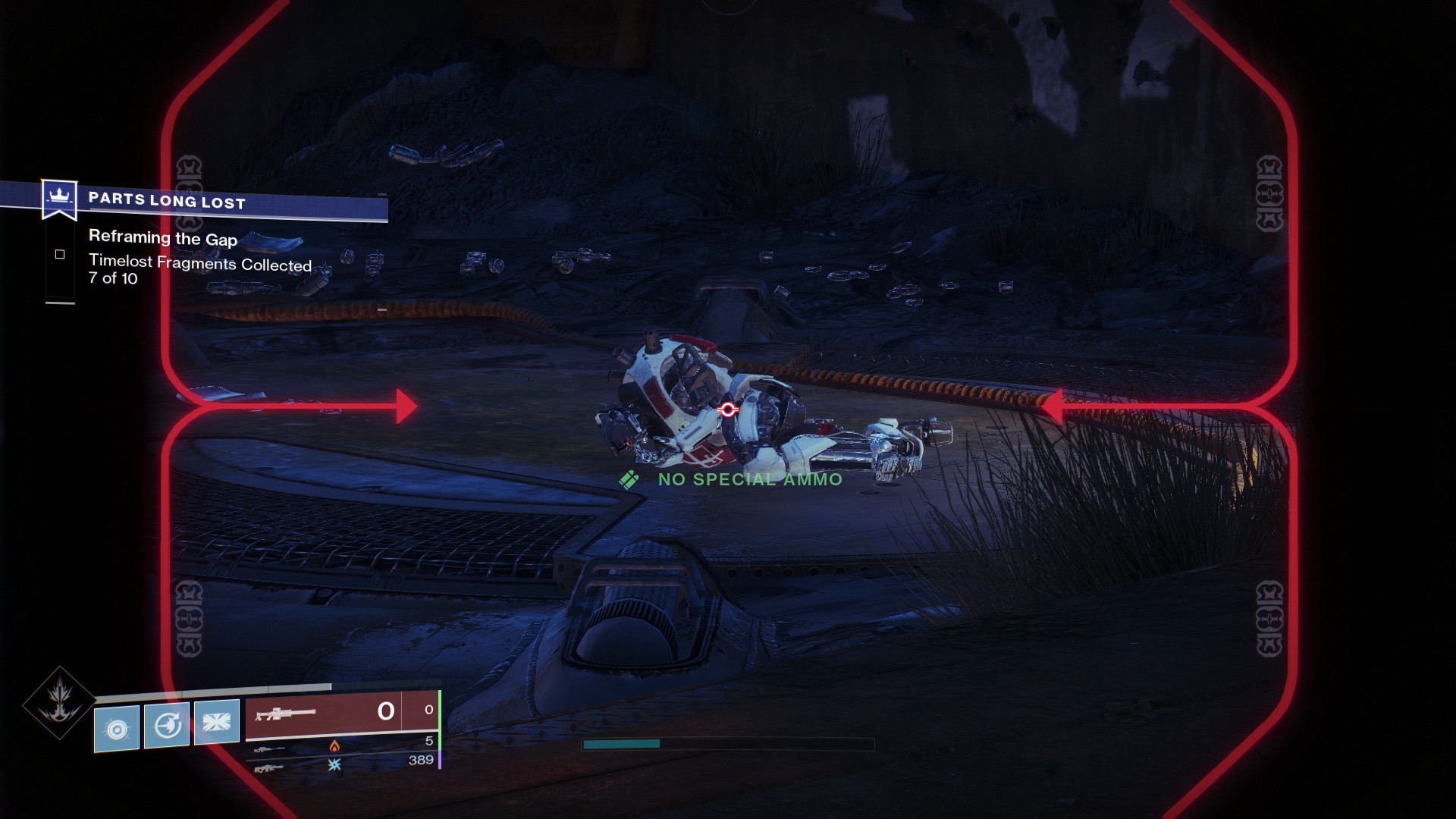Screen dimensions: 1456x819
Task: Select the super ability diamond icon
Action: pyautogui.click(x=59, y=702)
